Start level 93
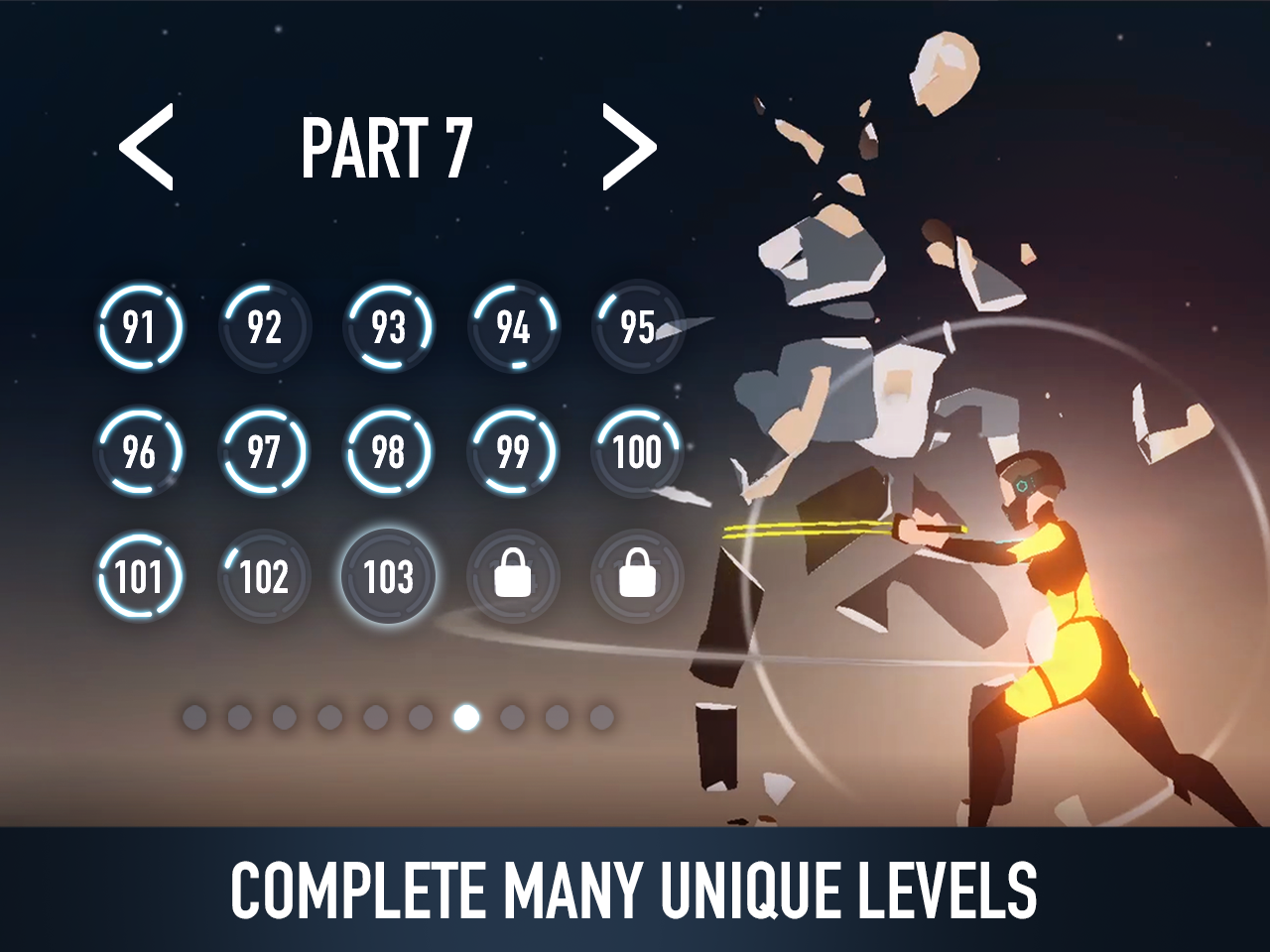Viewport: 1270px width, 952px height. point(387,327)
